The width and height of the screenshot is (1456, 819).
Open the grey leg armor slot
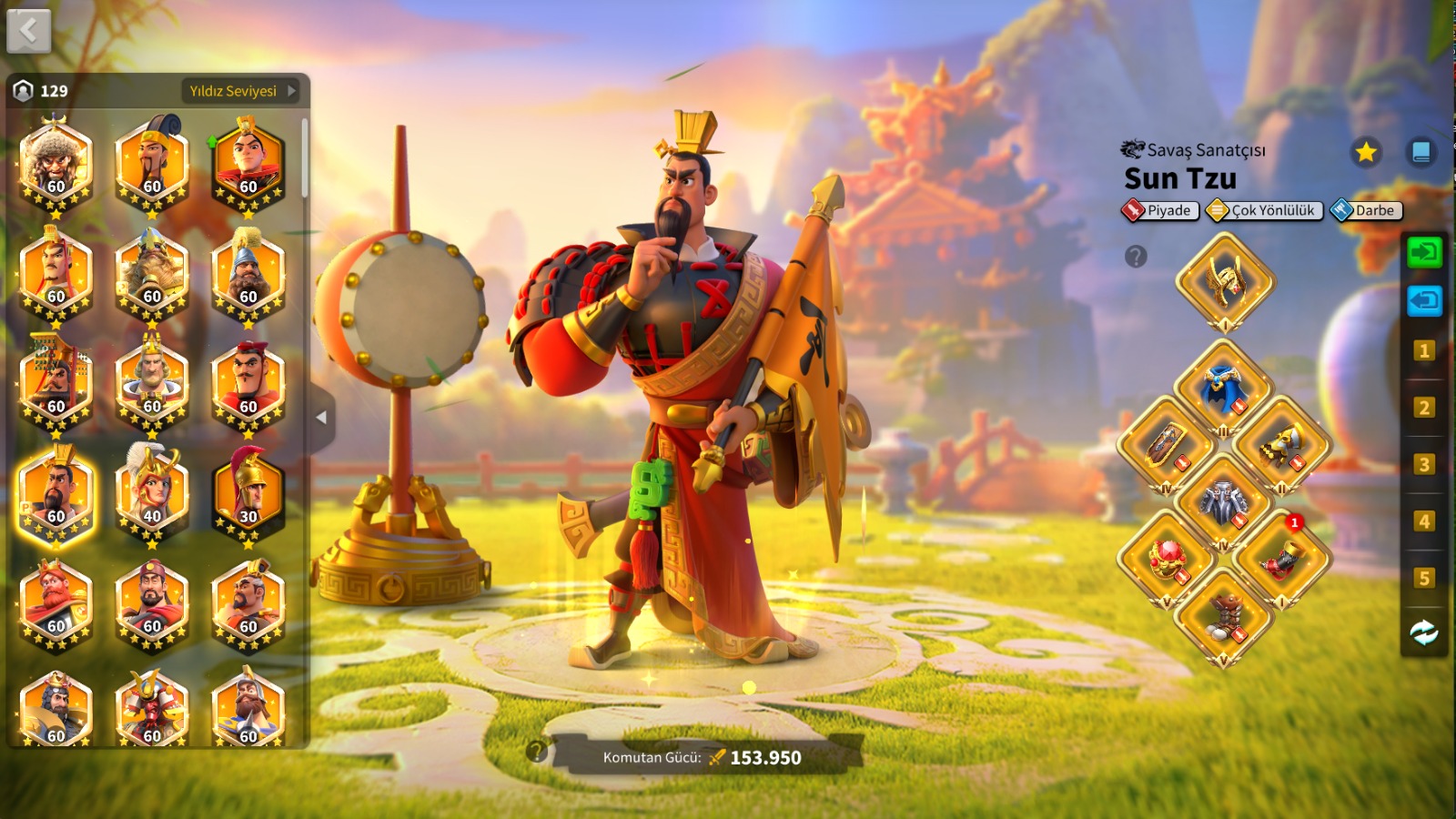tap(1223, 502)
